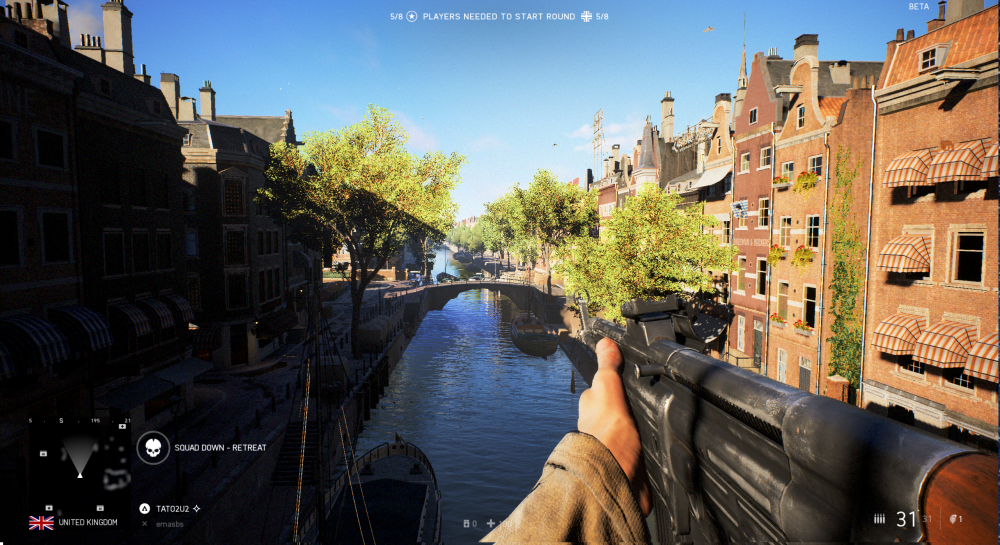
Task: Click the United Kingdom flag icon
Action: (41, 522)
